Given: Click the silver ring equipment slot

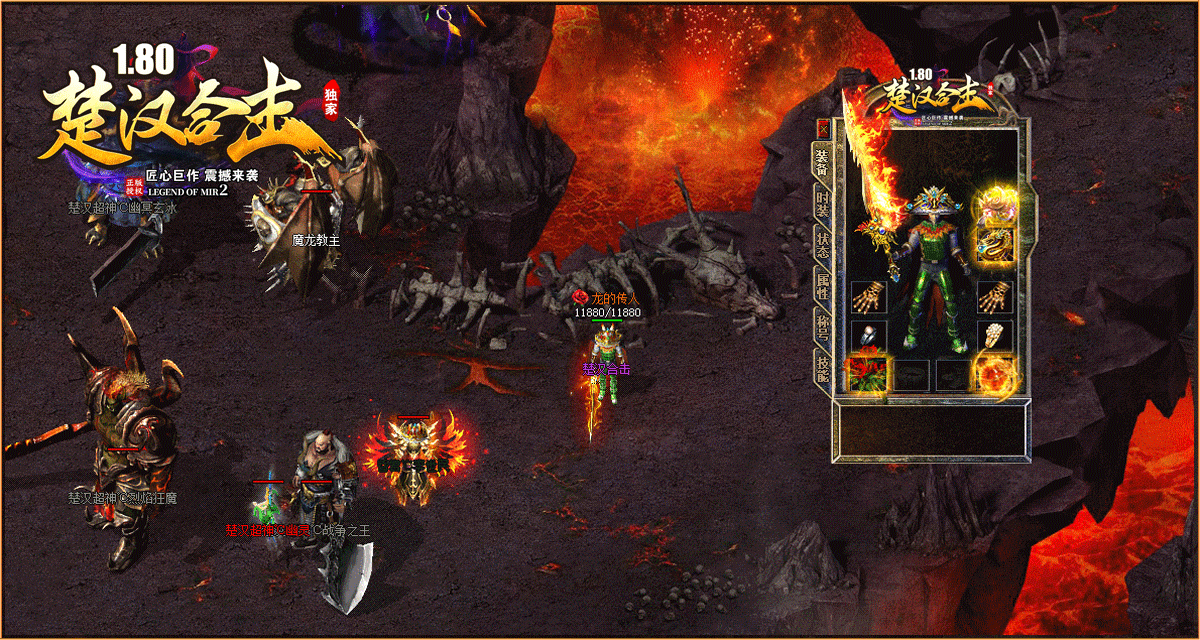Looking at the screenshot, I should pos(867,337).
